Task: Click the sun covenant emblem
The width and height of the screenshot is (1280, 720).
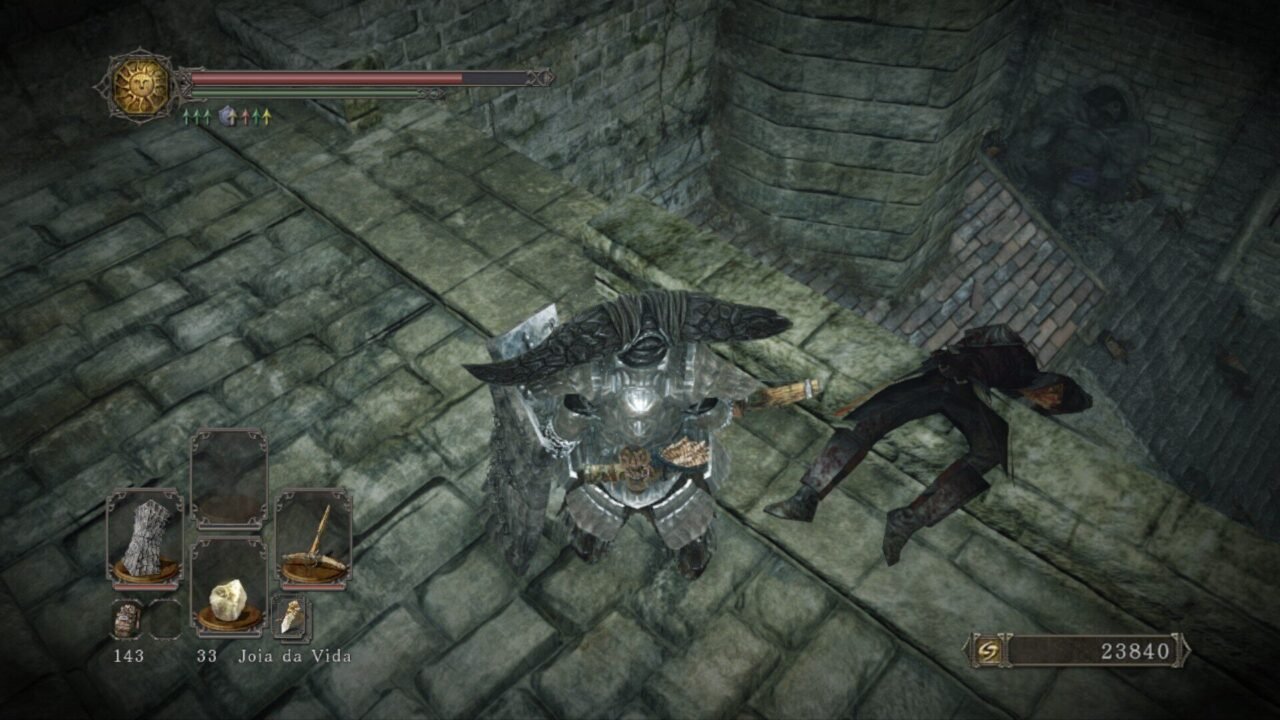Action: (x=140, y=87)
